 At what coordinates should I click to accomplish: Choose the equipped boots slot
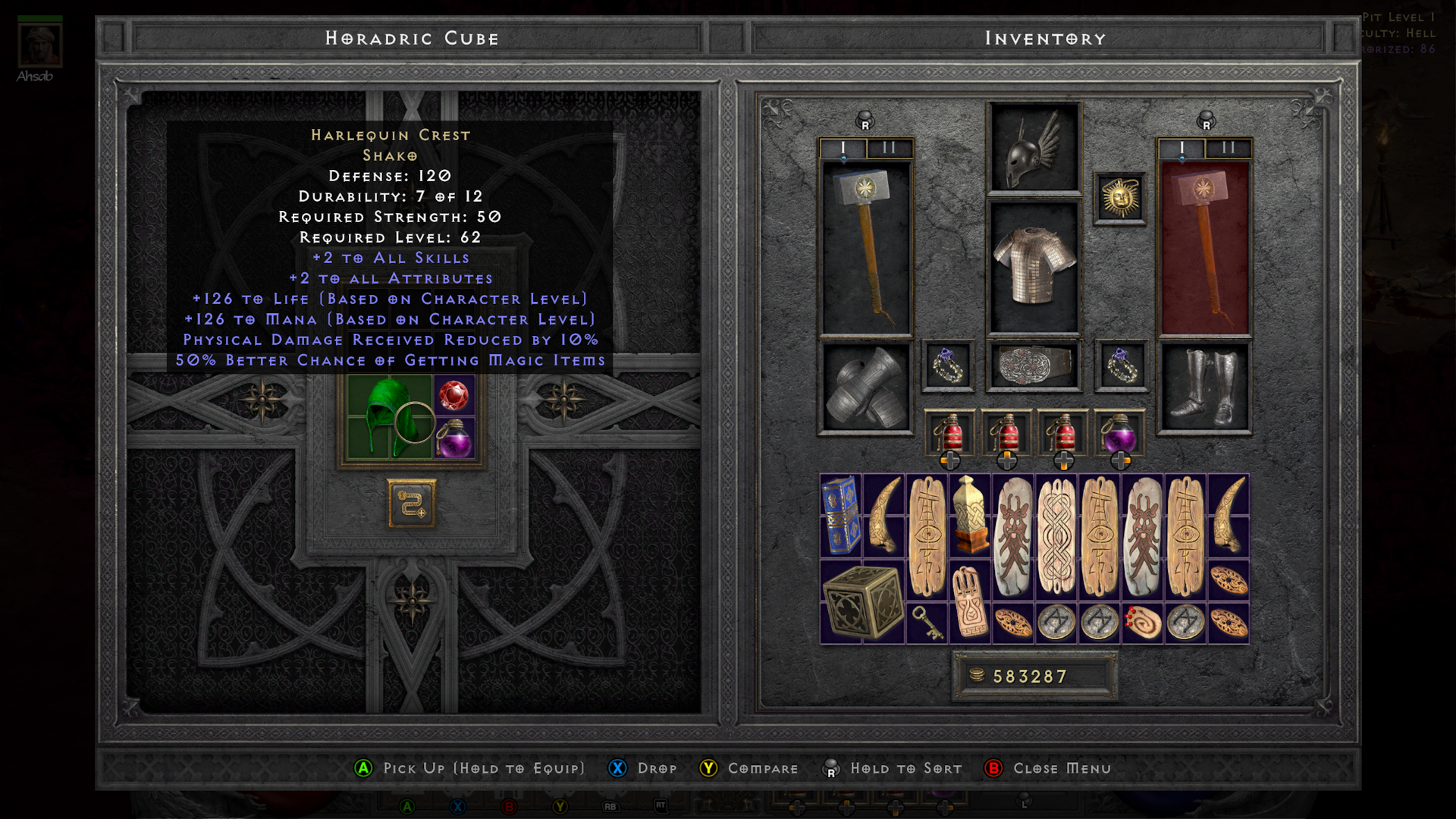[1204, 388]
